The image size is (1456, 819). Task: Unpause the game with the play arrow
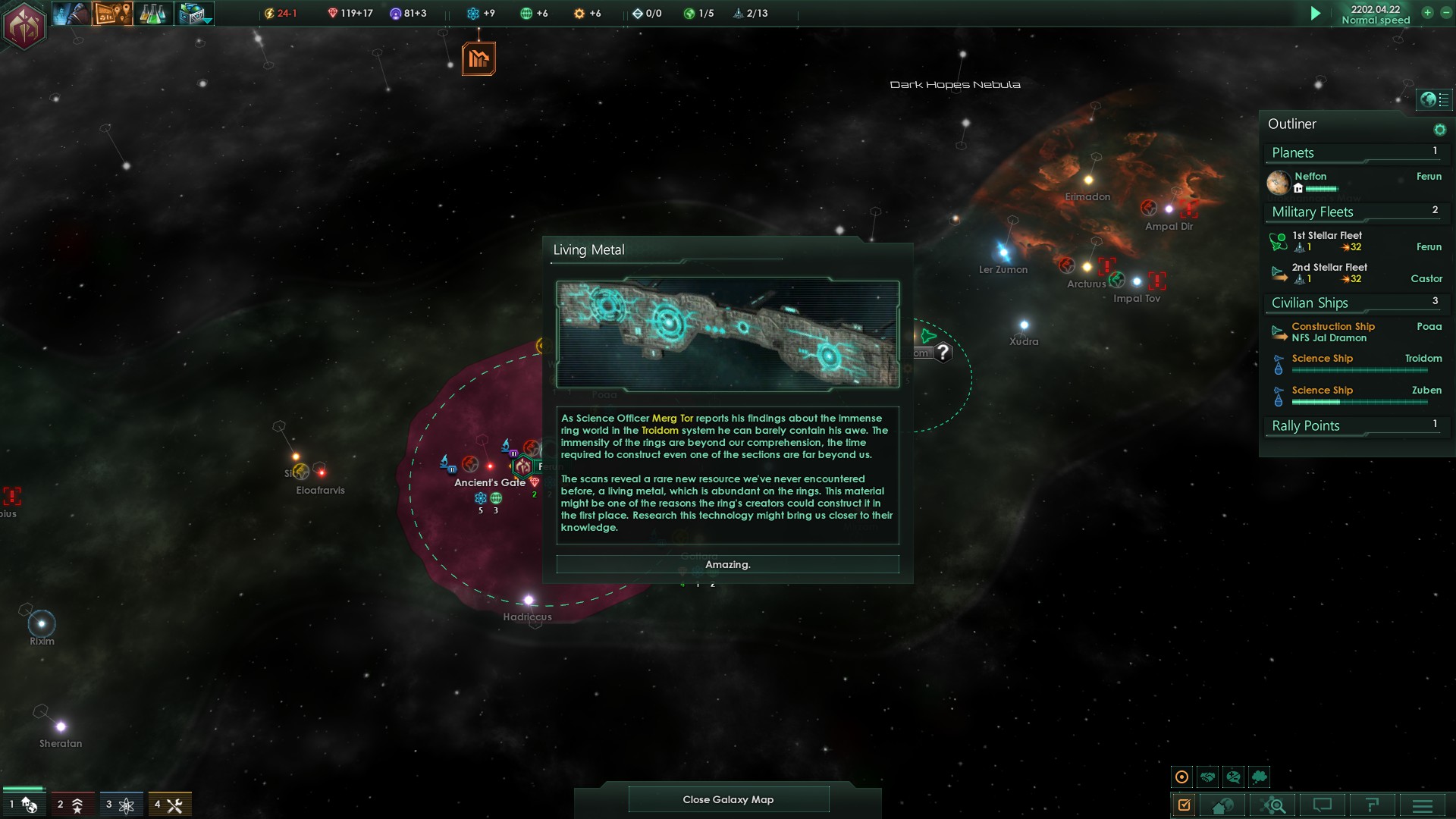(x=1316, y=14)
